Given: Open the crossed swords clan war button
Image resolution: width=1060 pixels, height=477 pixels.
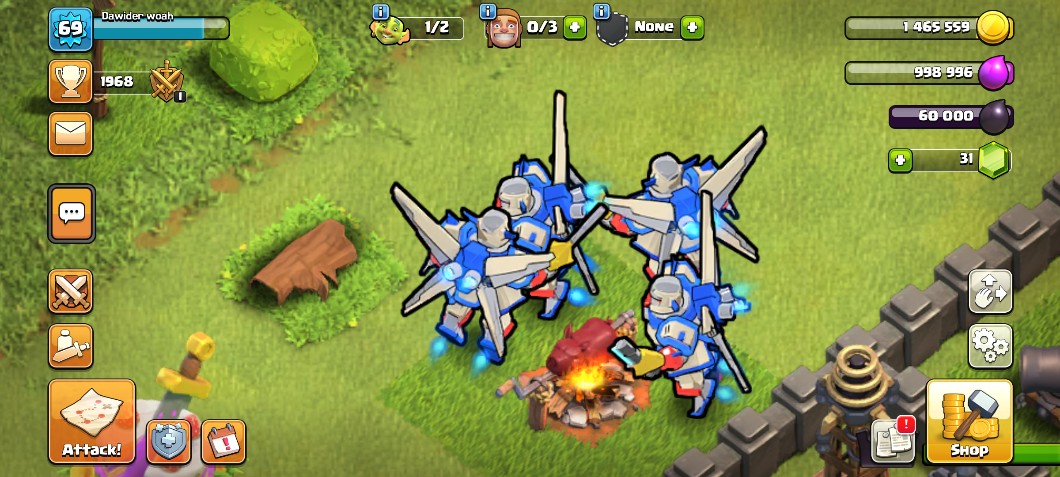Looking at the screenshot, I should [x=71, y=292].
